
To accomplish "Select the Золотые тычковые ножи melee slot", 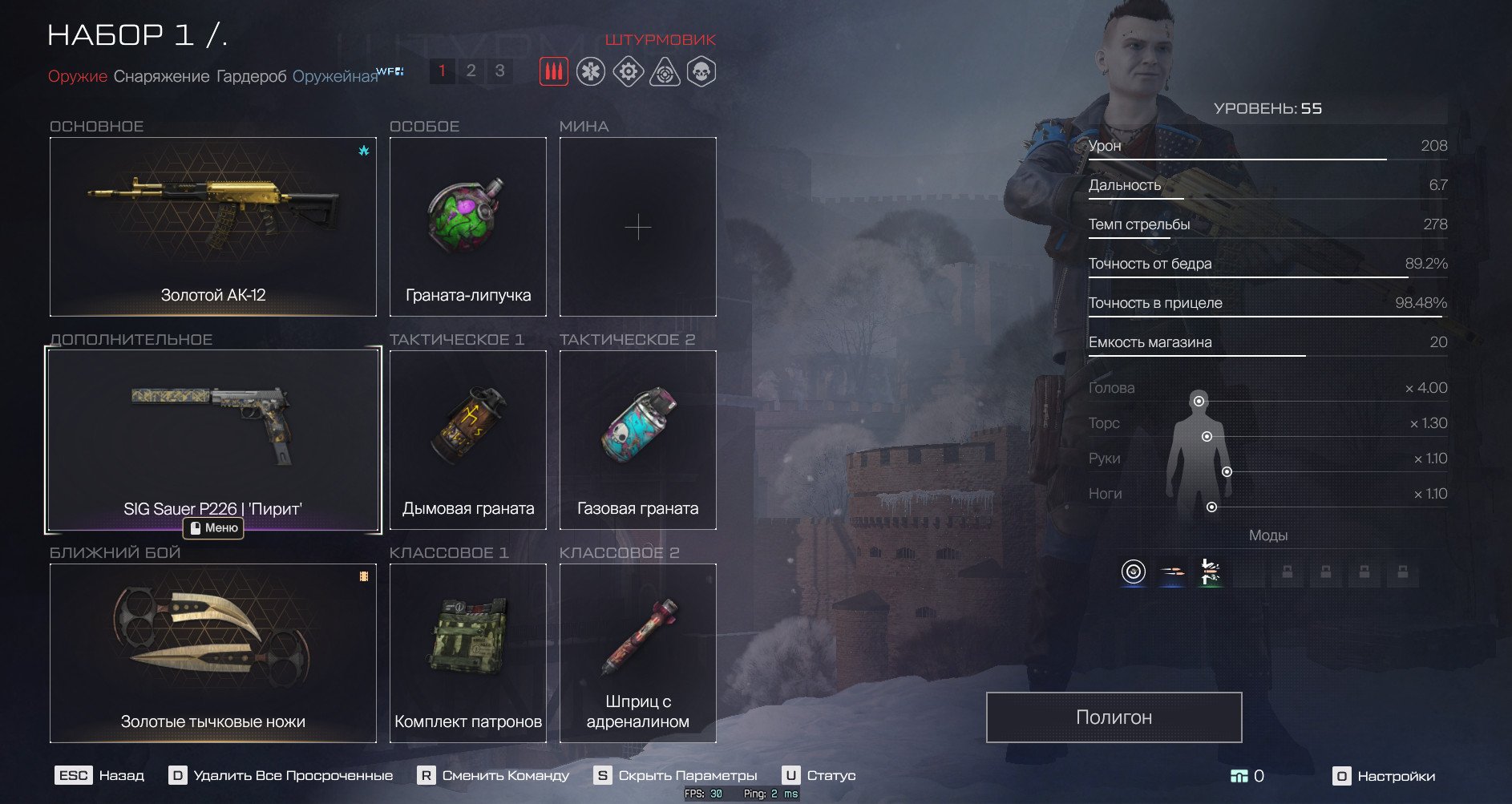I will [213, 653].
